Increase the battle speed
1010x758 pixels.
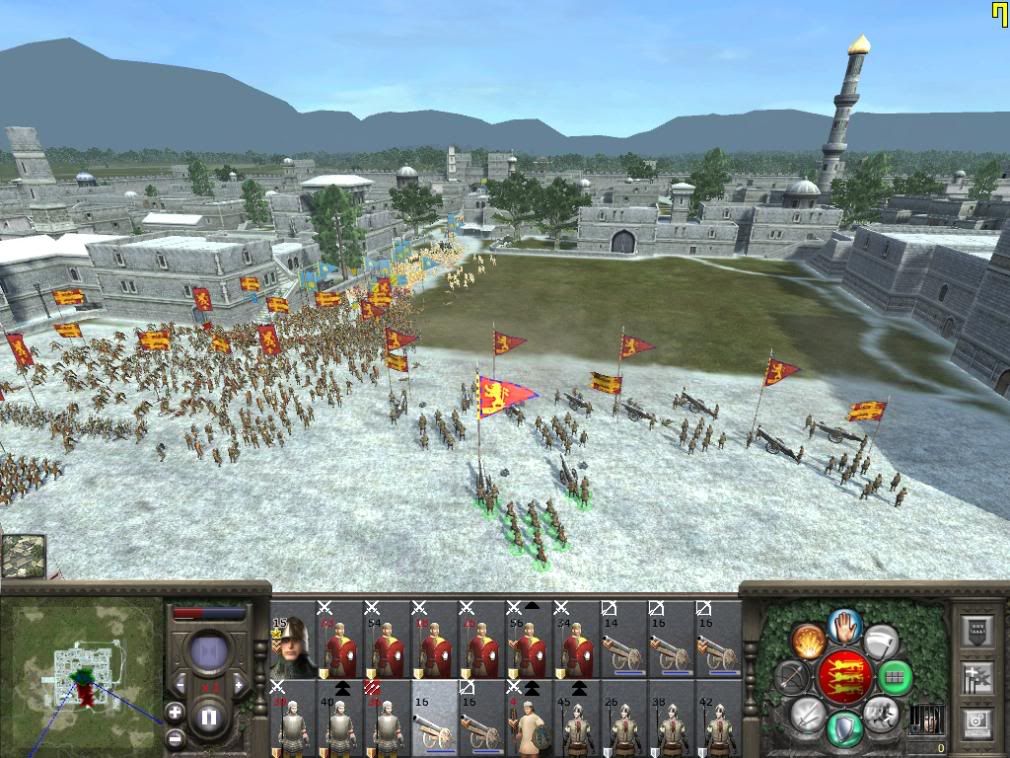(x=239, y=685)
